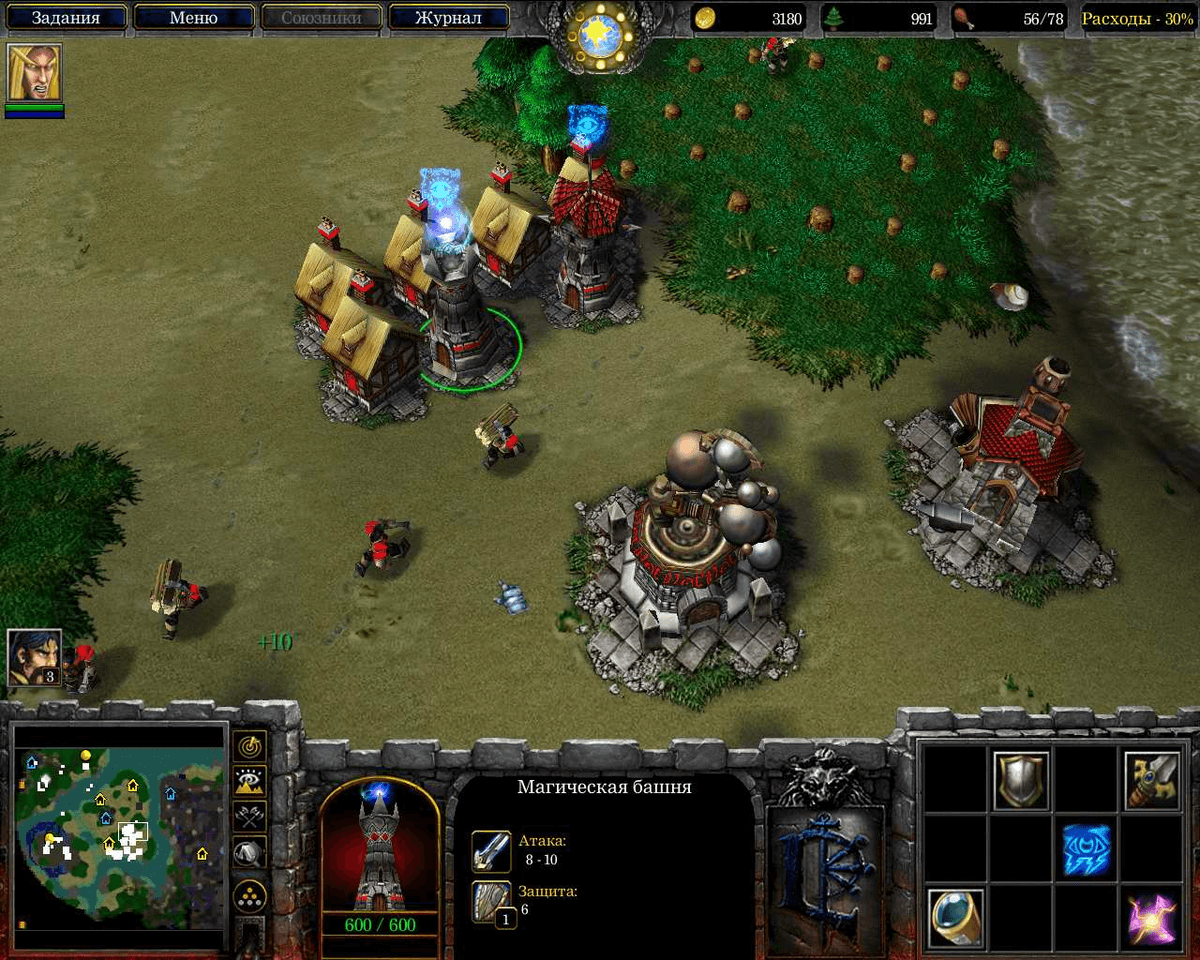Open the Меню game menu
Screen dimensions: 1200x960
pos(194,17)
